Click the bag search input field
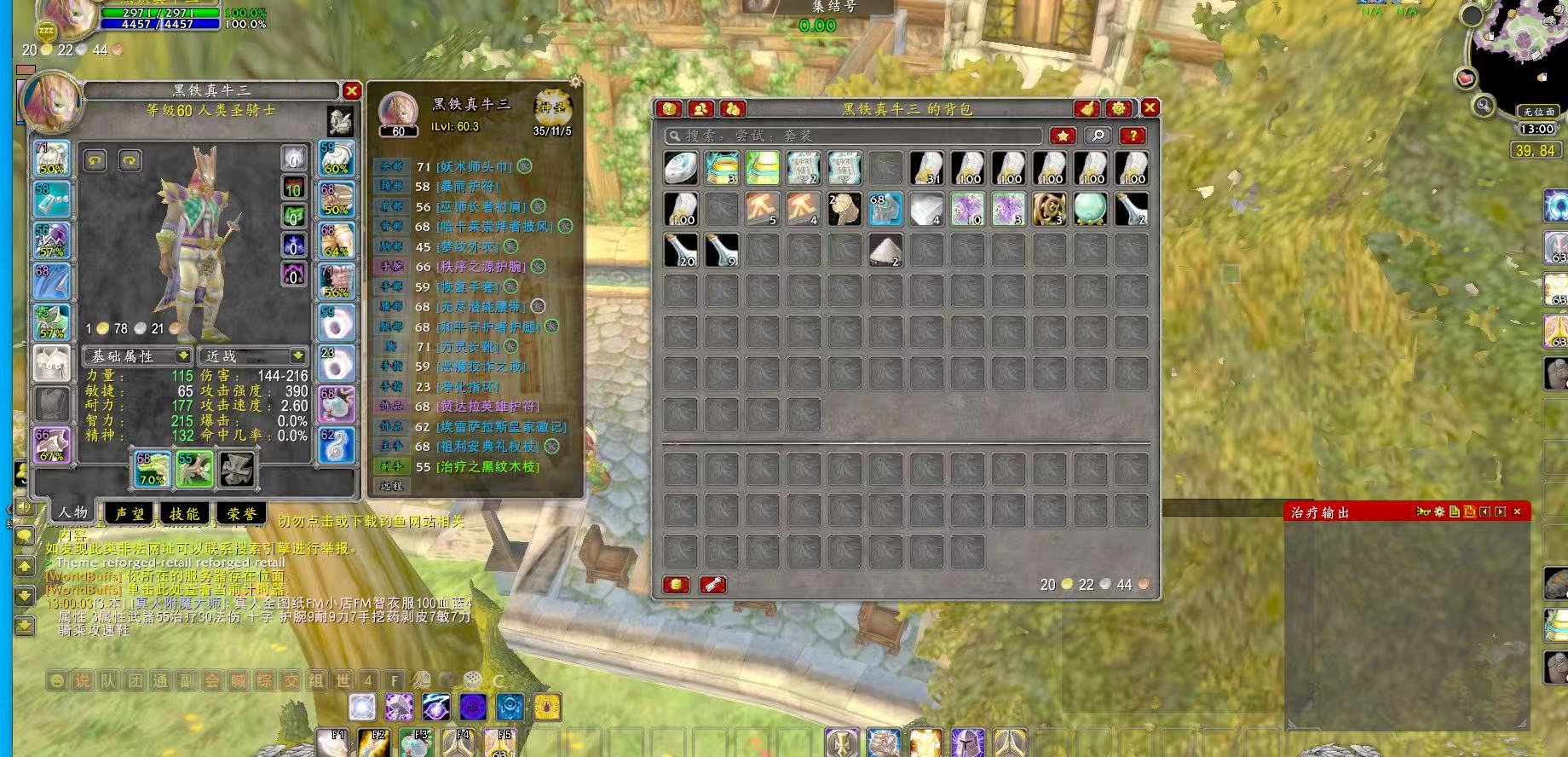Viewport: 1568px width, 757px height. pos(852,136)
